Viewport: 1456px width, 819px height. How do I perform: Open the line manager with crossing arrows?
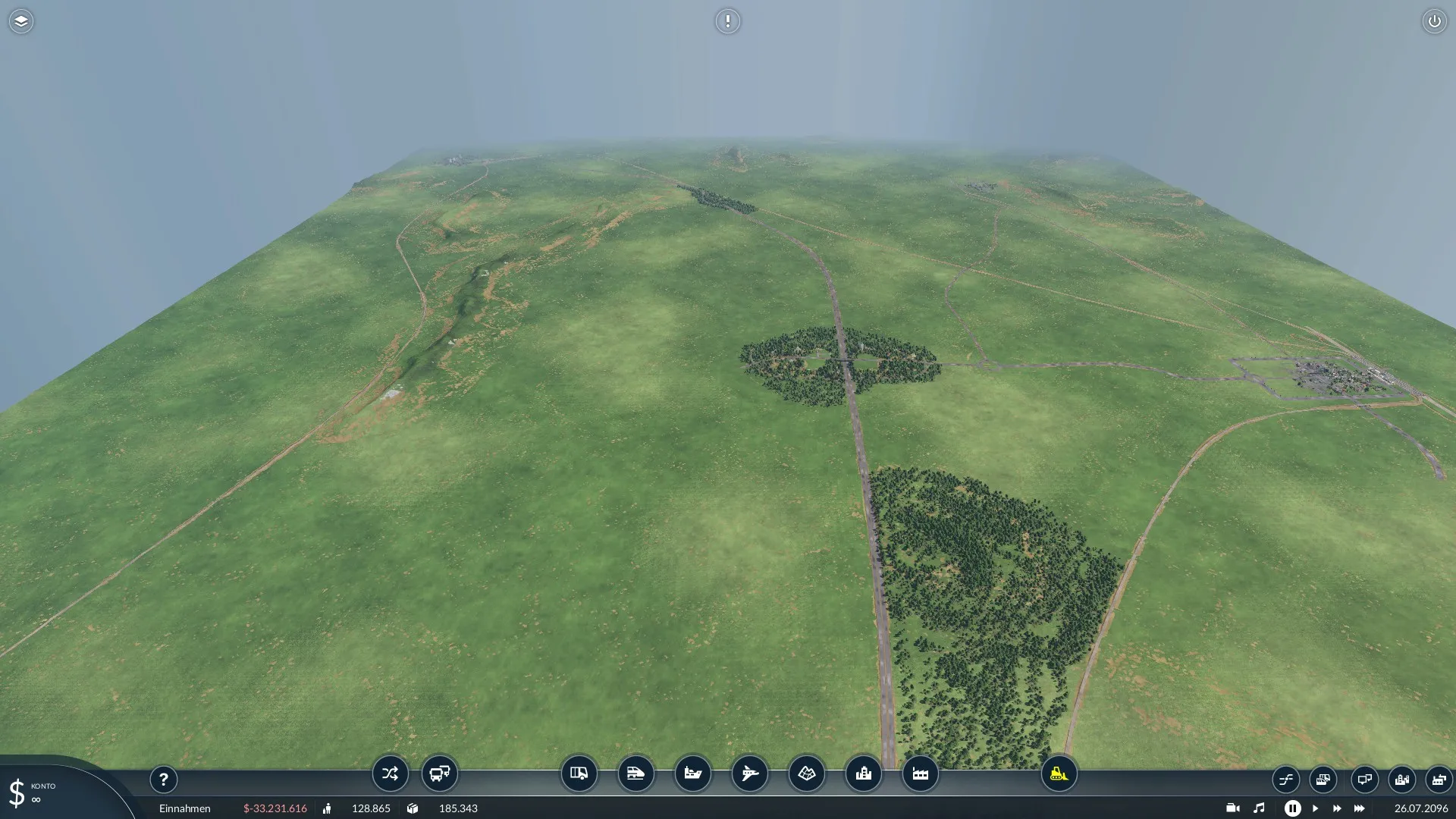tap(390, 773)
